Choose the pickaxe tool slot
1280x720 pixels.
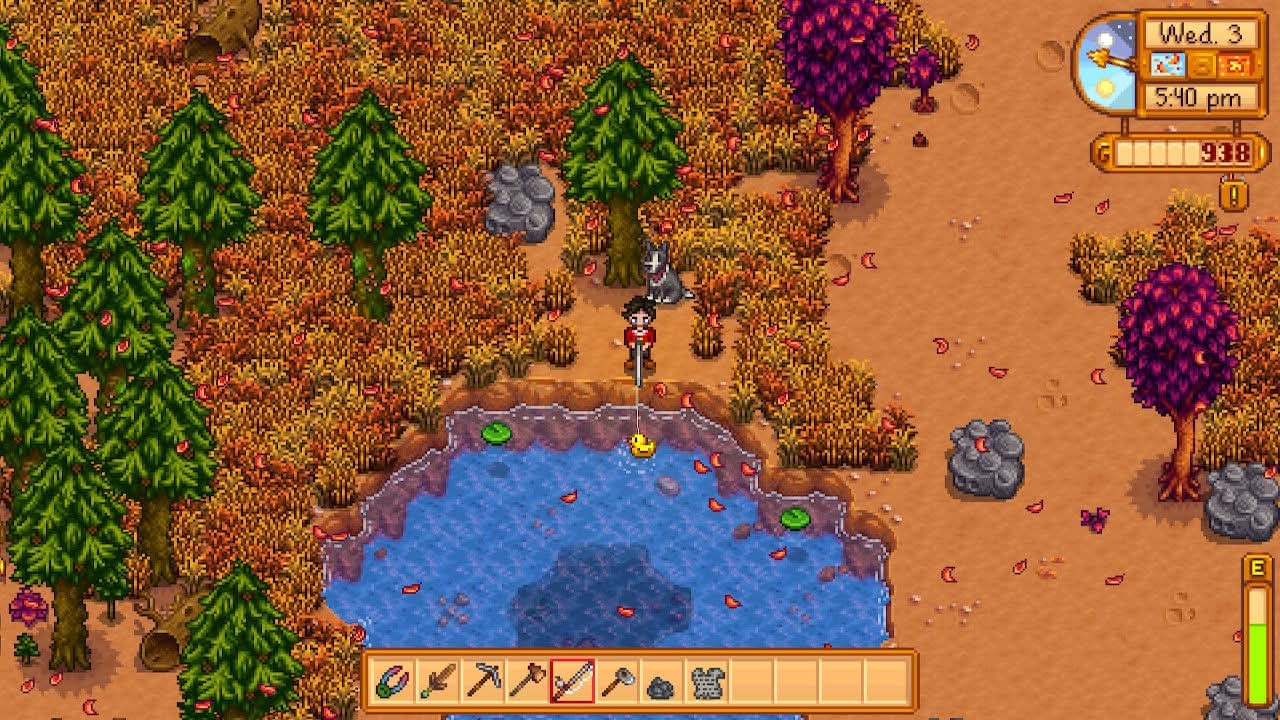click(484, 682)
